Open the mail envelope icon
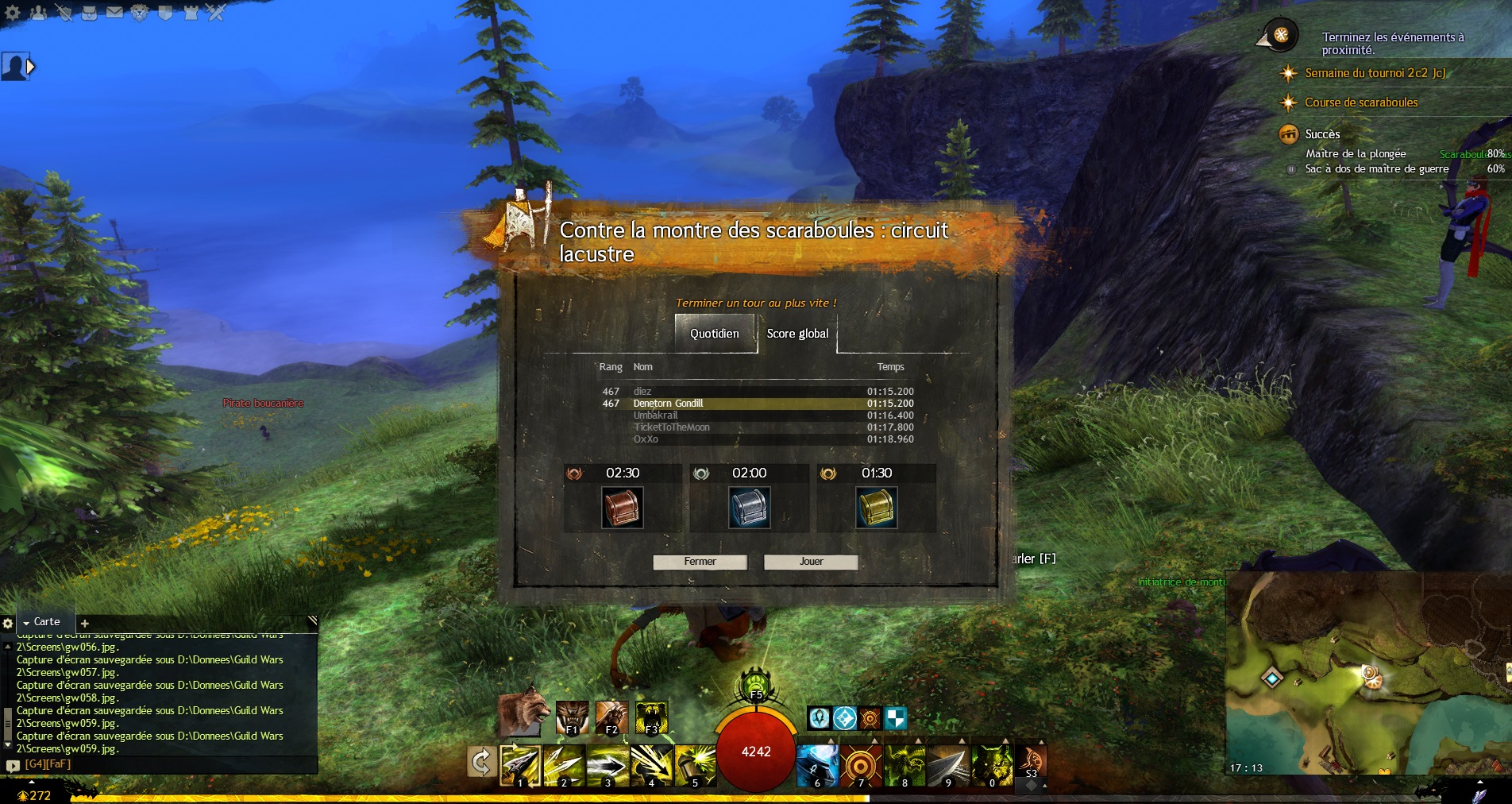Image resolution: width=1512 pixels, height=804 pixels. pos(114,13)
